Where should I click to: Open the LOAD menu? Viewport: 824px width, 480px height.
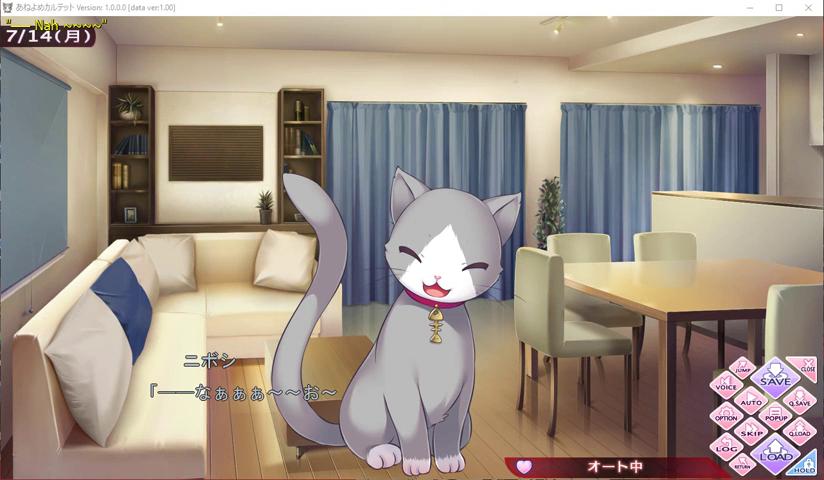click(775, 455)
